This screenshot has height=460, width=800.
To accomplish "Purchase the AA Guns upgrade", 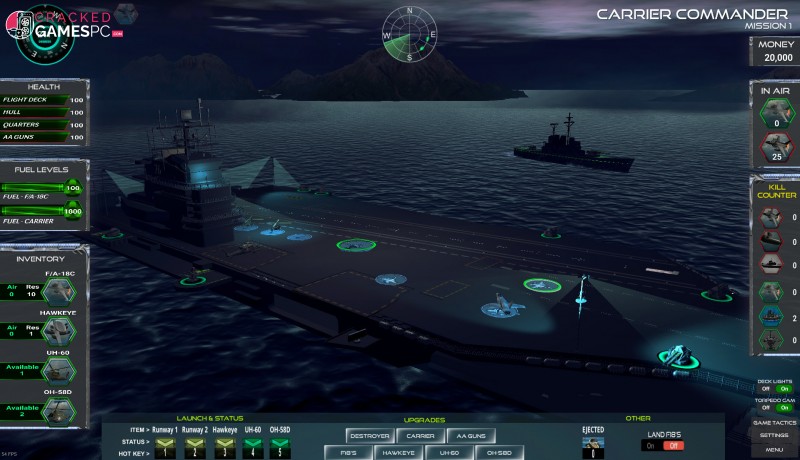I will click(x=469, y=435).
